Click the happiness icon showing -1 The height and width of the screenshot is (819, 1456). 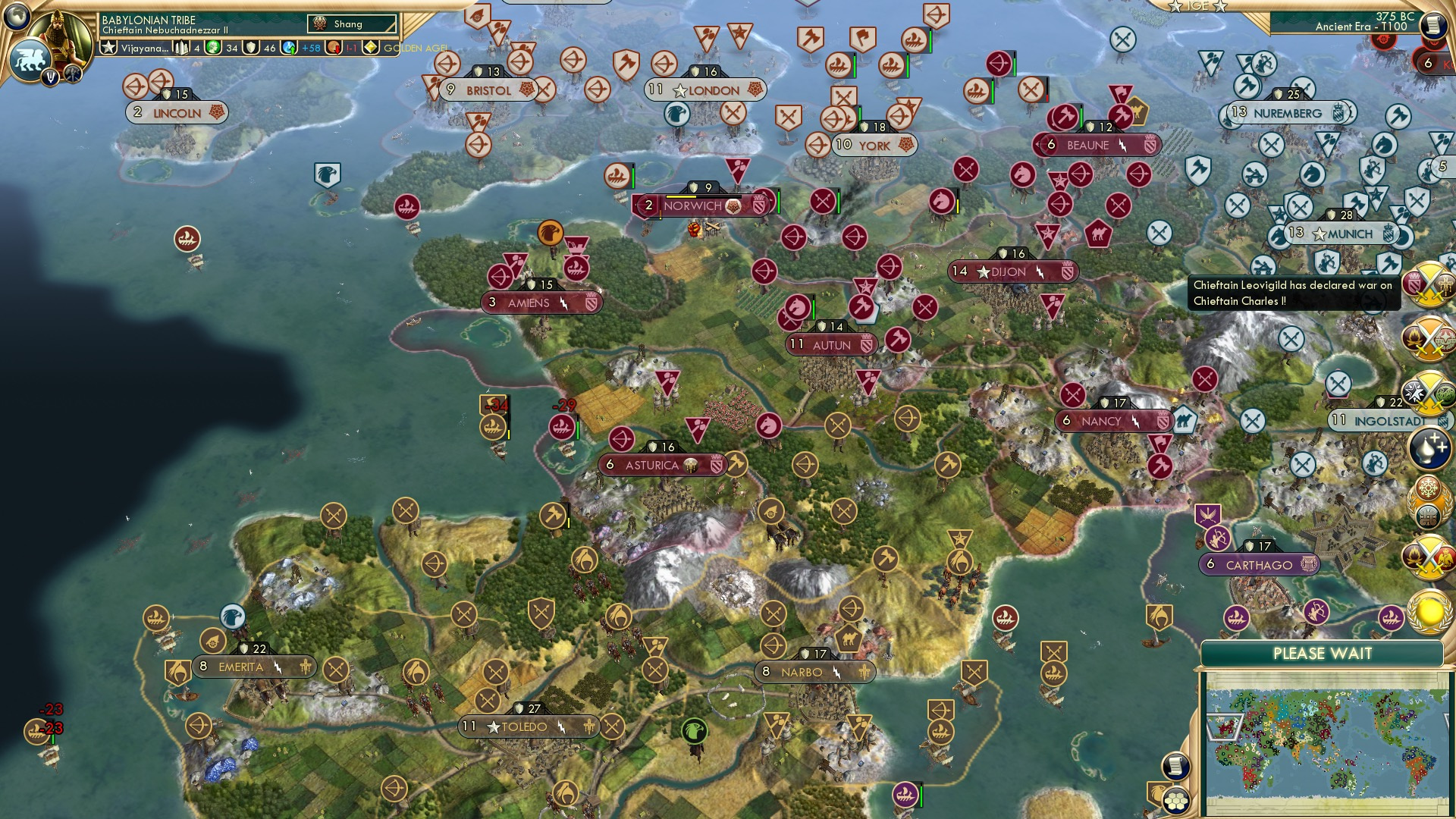[x=334, y=47]
